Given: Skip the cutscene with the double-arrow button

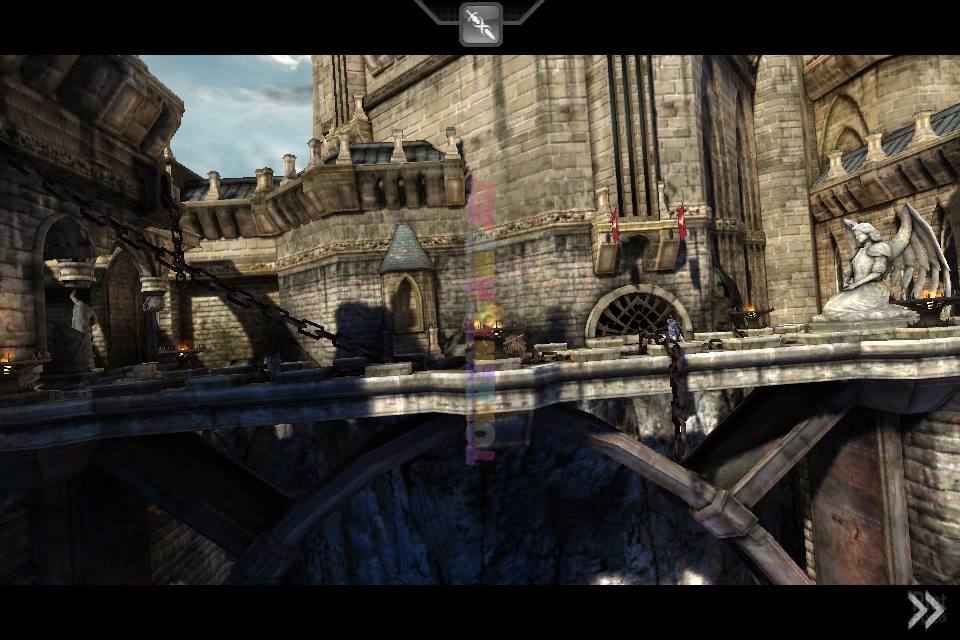Looking at the screenshot, I should pos(925,609).
